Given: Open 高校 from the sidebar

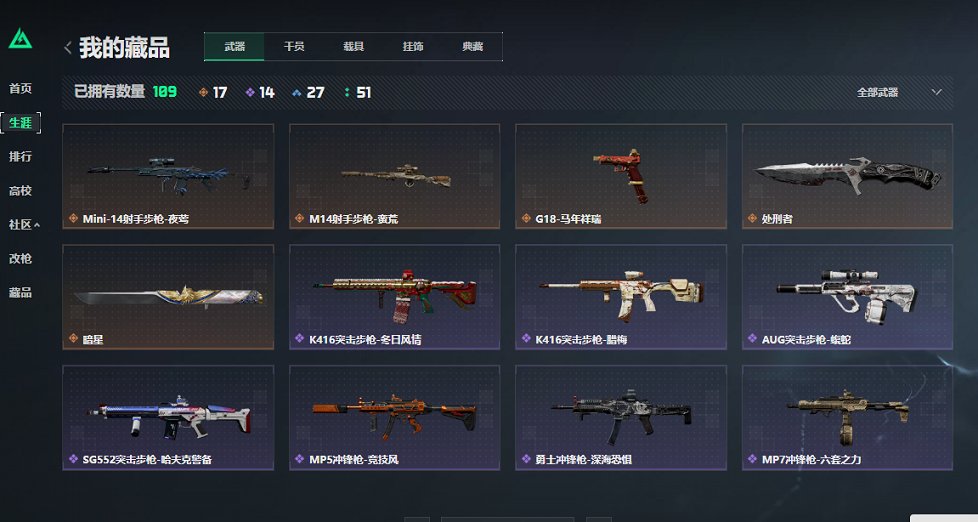Looking at the screenshot, I should coord(20,191).
